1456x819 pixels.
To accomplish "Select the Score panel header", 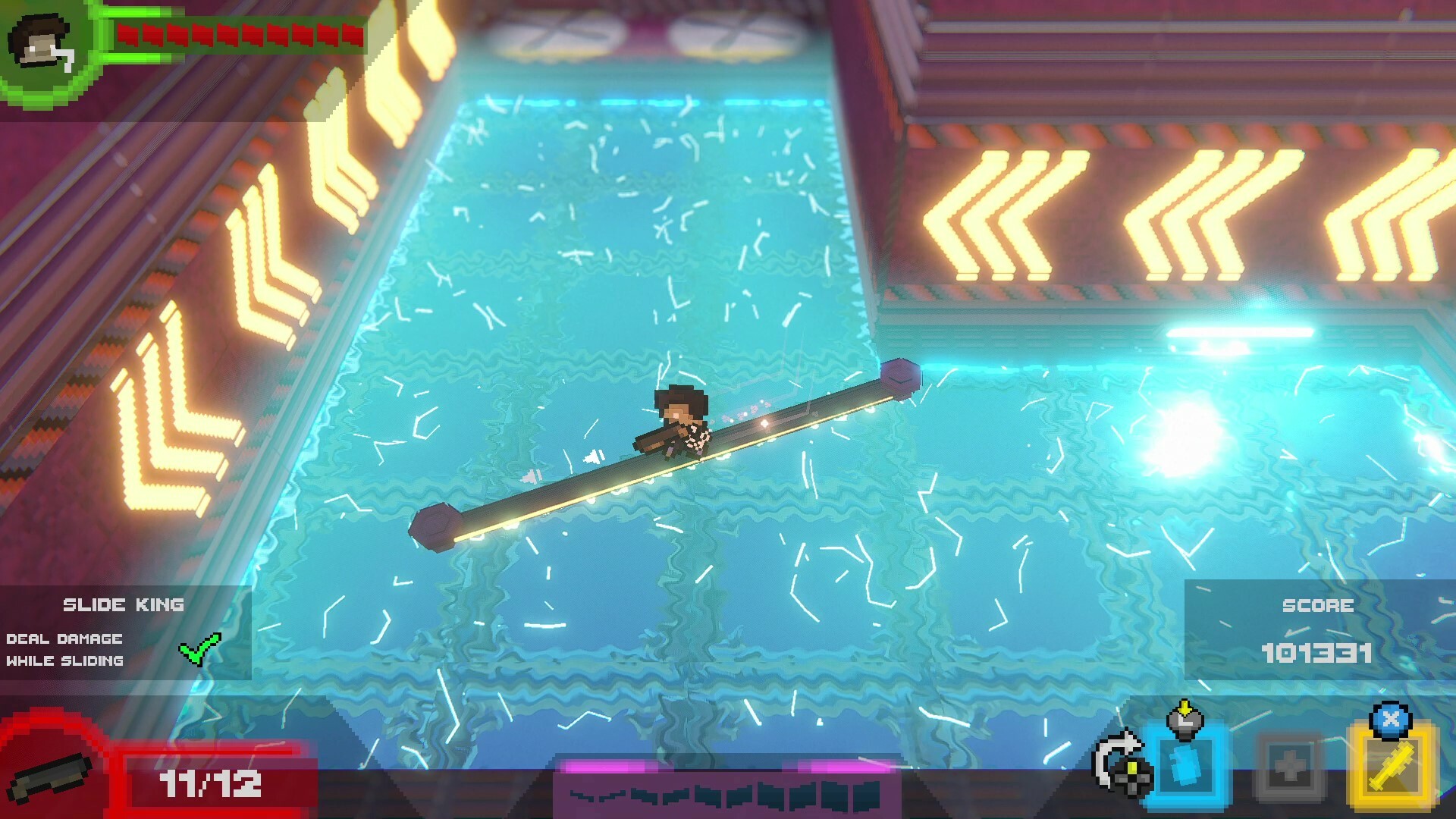I will click(x=1319, y=605).
